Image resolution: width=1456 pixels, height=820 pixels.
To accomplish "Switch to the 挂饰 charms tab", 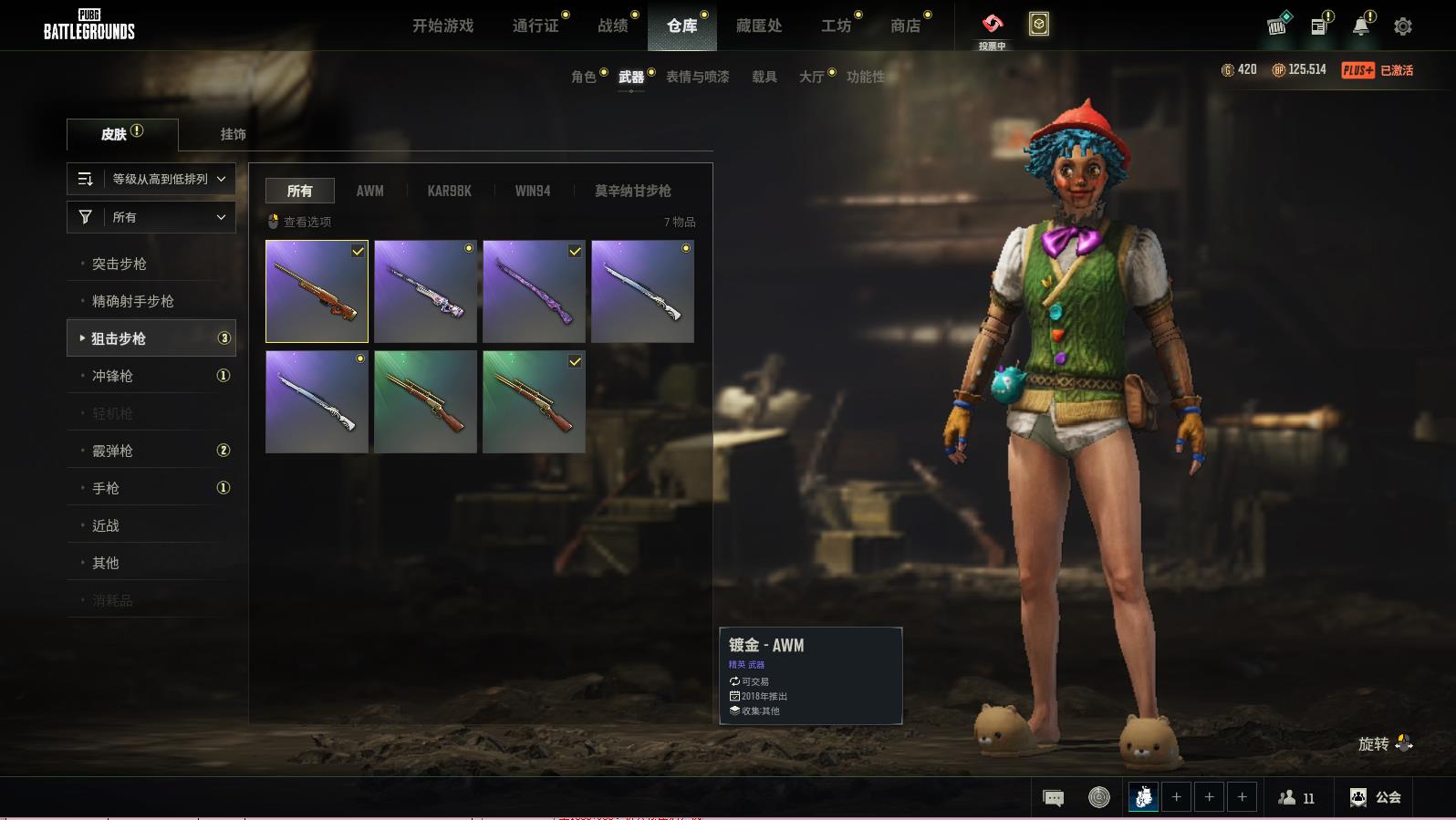I will click(x=233, y=134).
